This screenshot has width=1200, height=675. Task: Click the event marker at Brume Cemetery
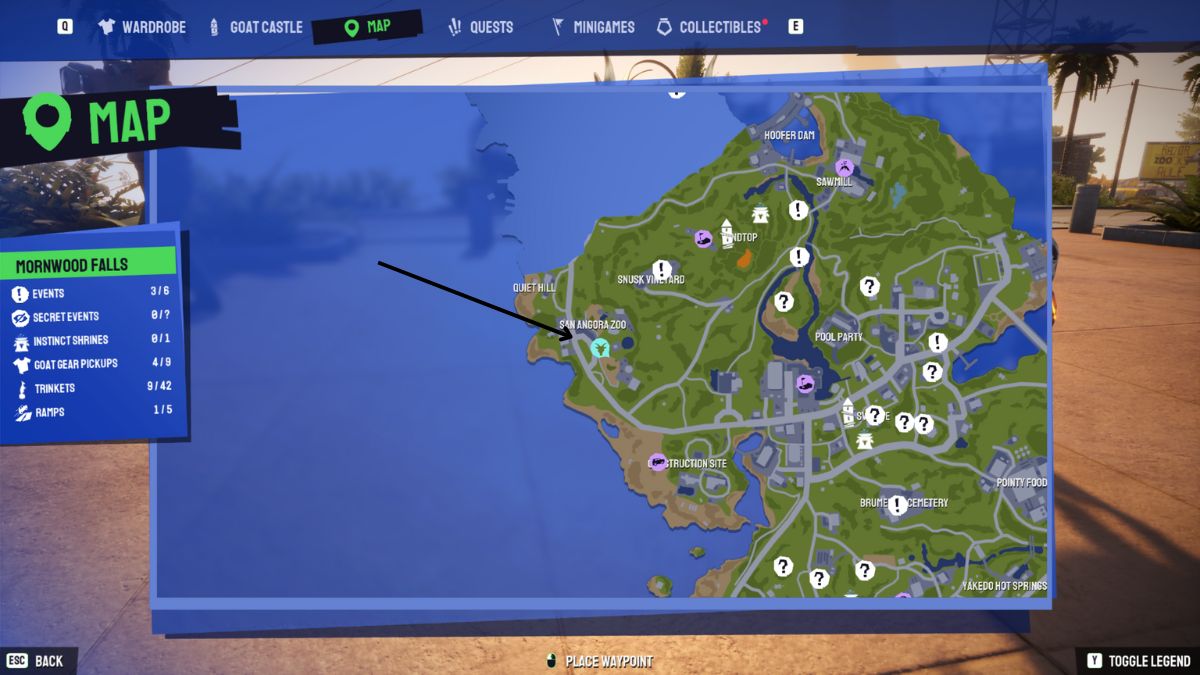[898, 505]
